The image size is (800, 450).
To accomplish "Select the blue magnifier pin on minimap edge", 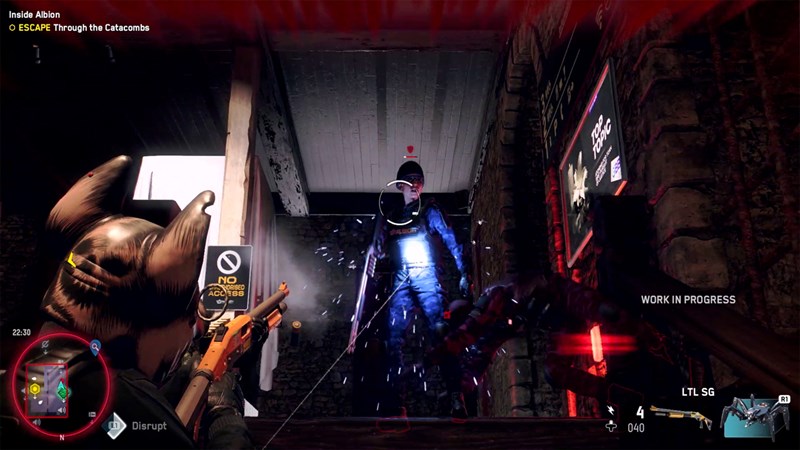I will pyautogui.click(x=95, y=347).
